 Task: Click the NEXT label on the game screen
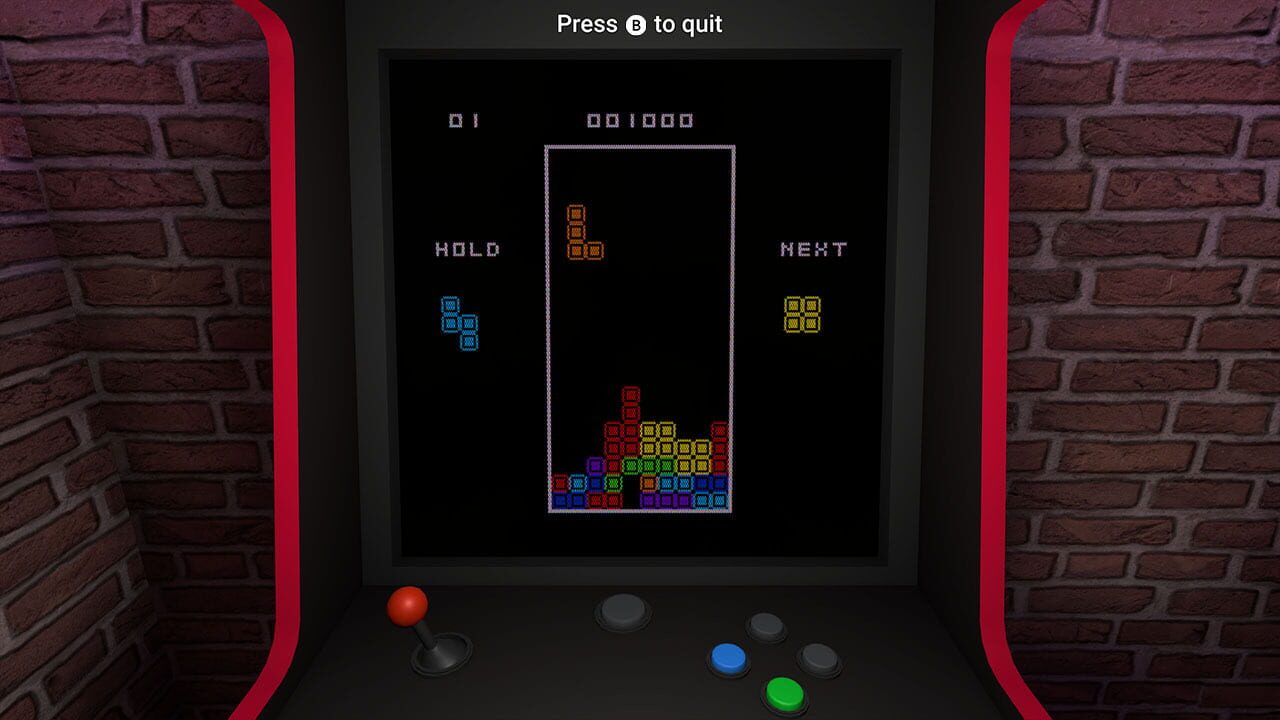(815, 248)
